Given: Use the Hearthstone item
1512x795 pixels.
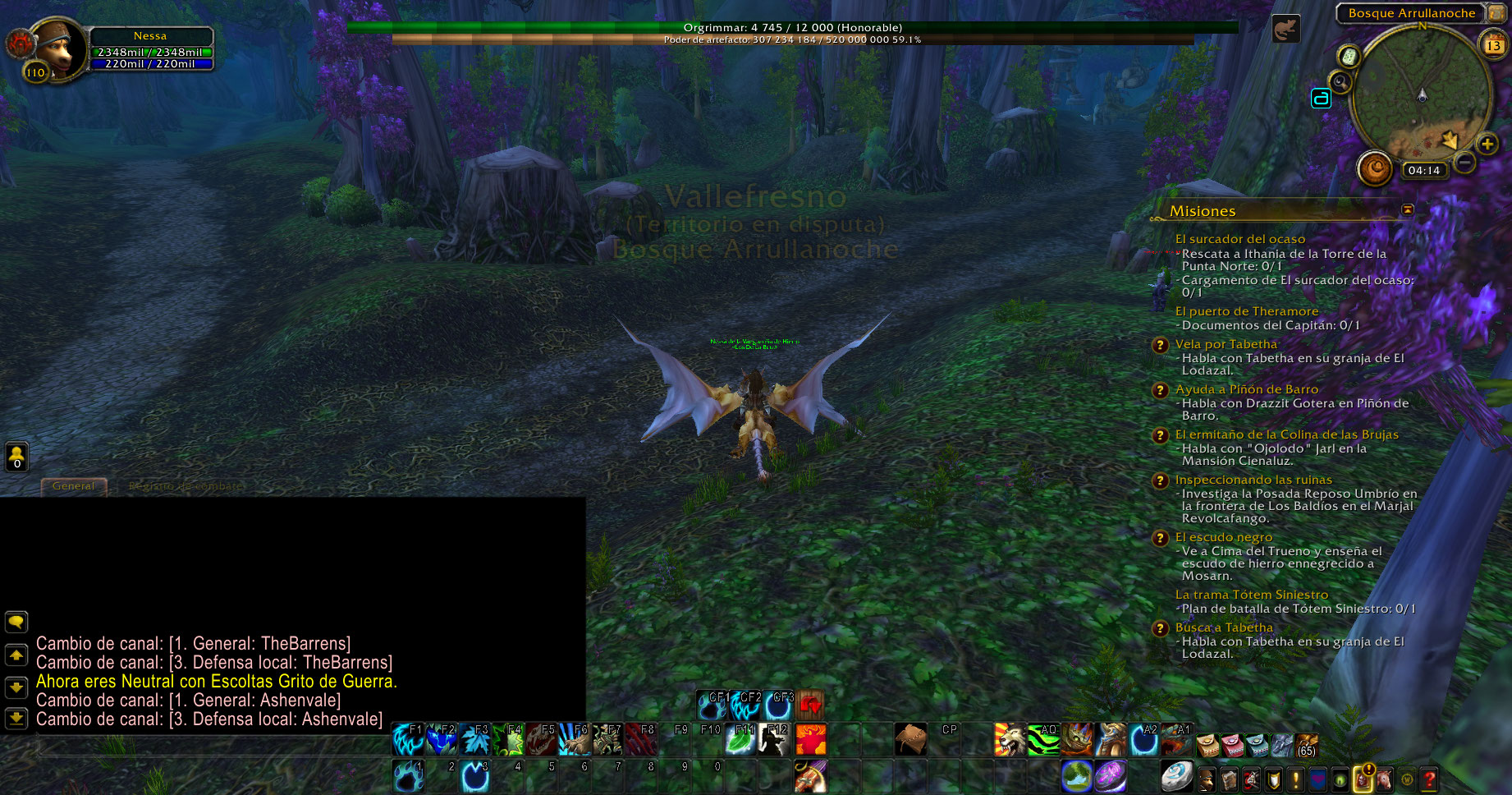Looking at the screenshot, I should click(x=1175, y=775).
